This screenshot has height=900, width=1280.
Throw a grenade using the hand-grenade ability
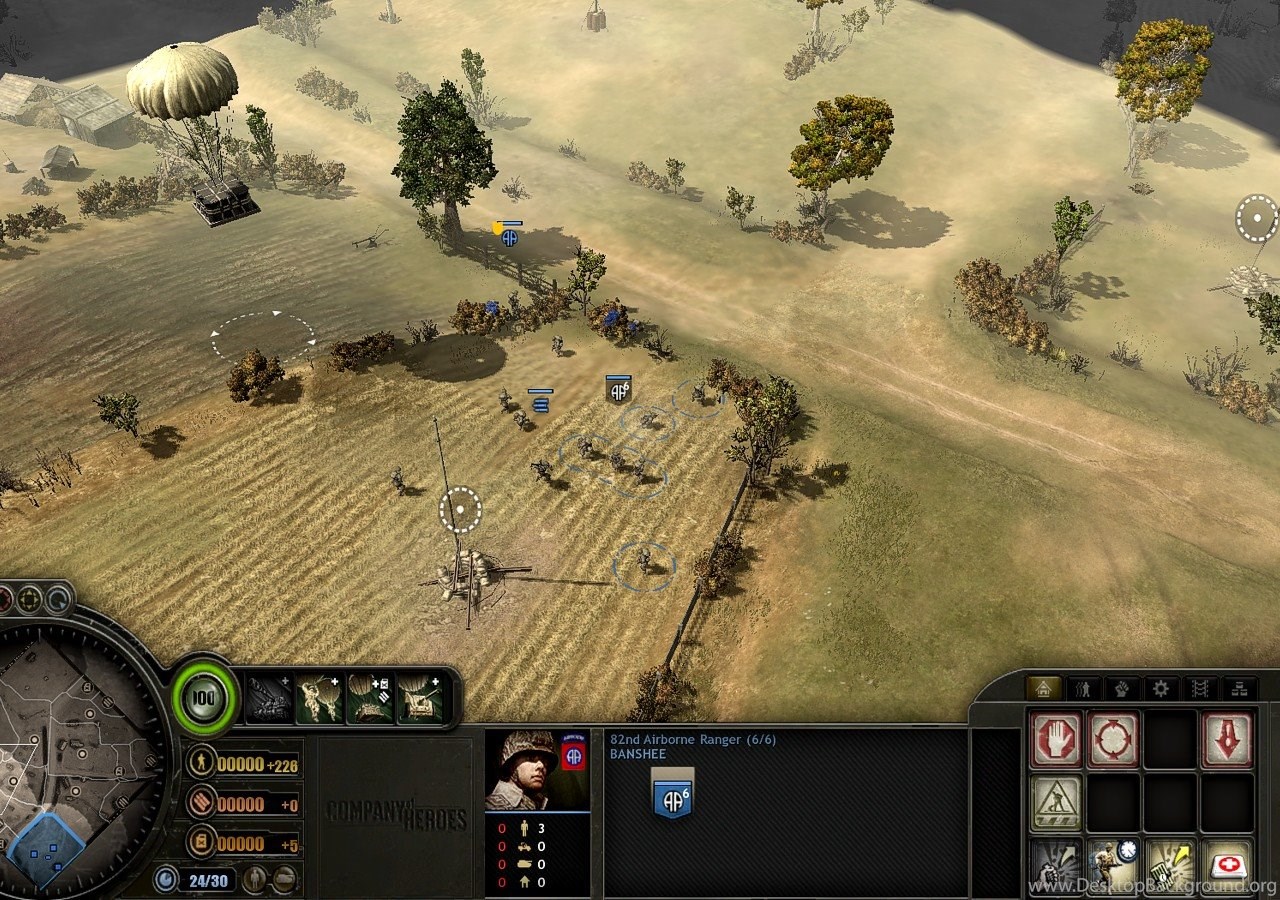tap(1056, 864)
